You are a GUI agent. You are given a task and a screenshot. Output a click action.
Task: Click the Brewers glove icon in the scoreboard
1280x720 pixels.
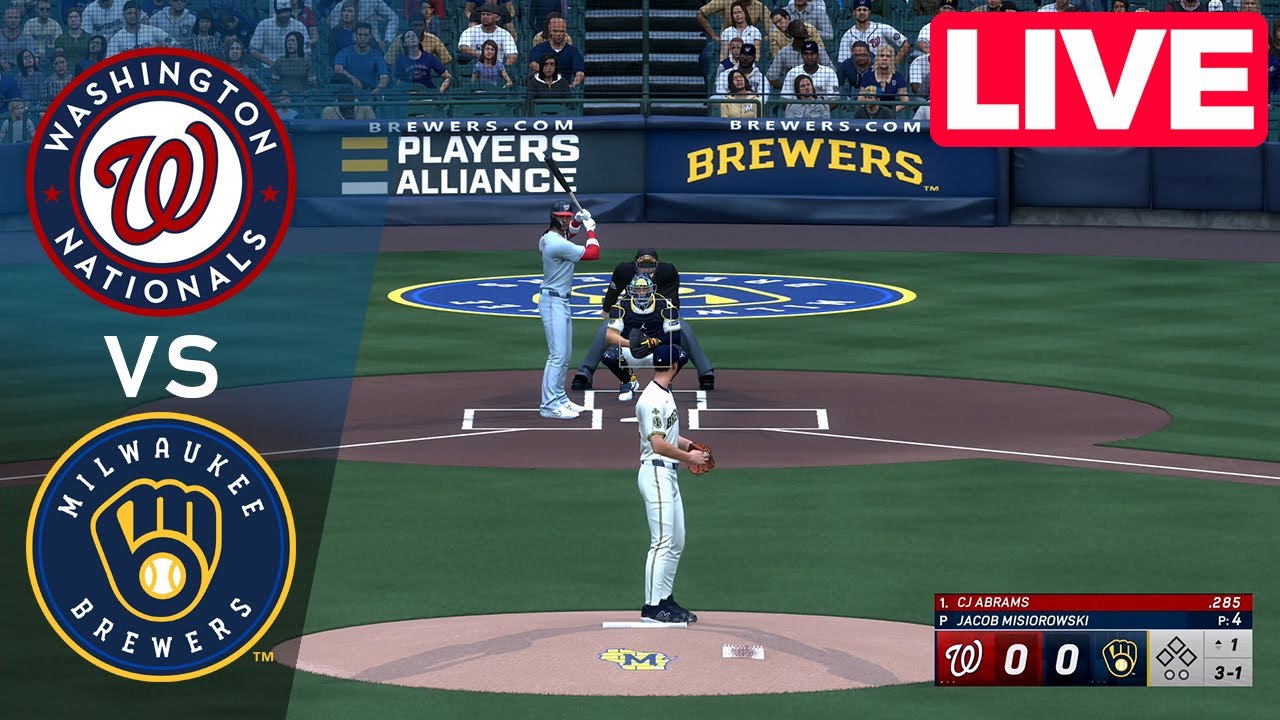pyautogui.click(x=1120, y=657)
